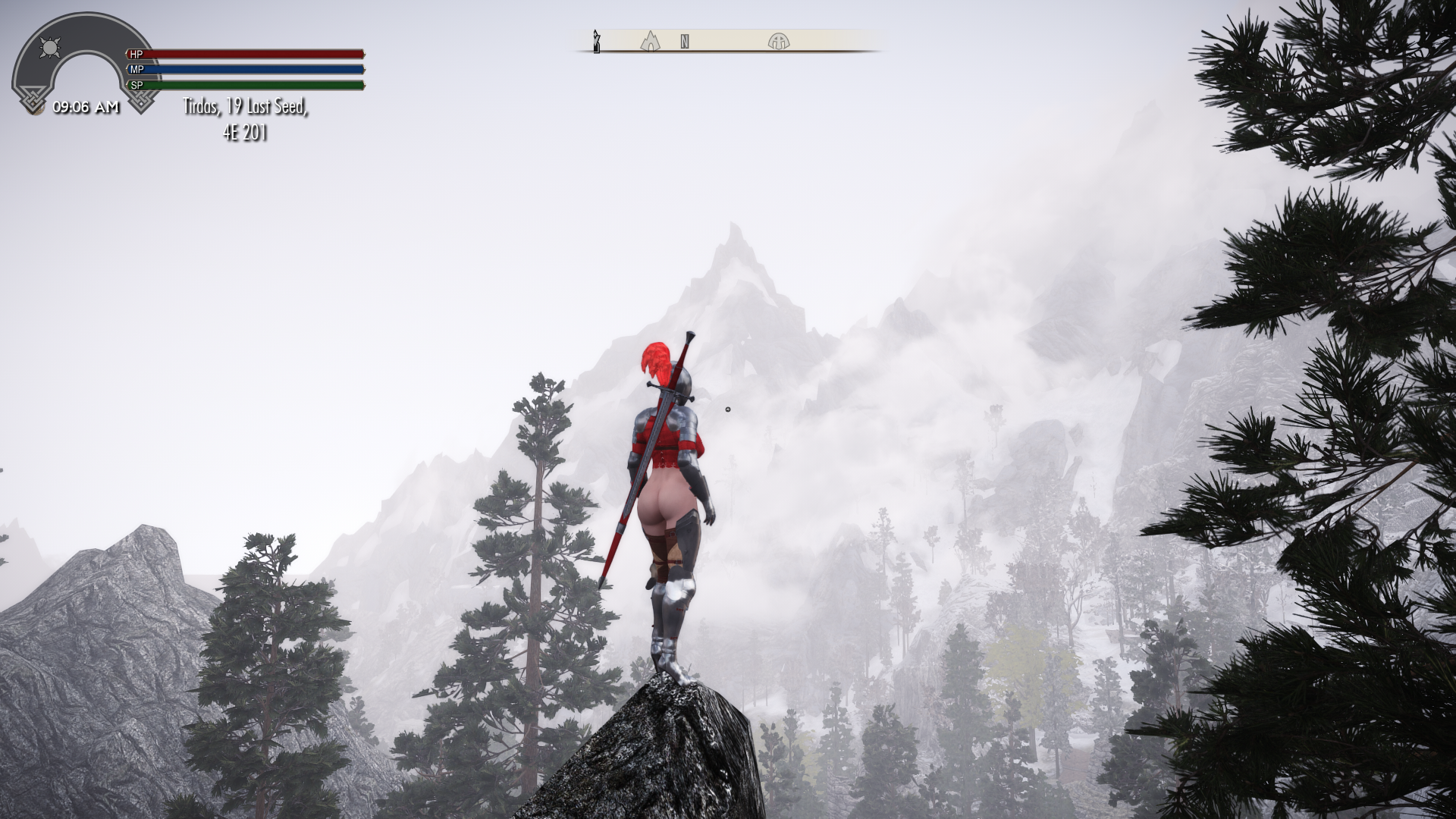Viewport: 1456px width, 819px height.
Task: Click the knotwork pendant below the clock arc
Action: 34,100
